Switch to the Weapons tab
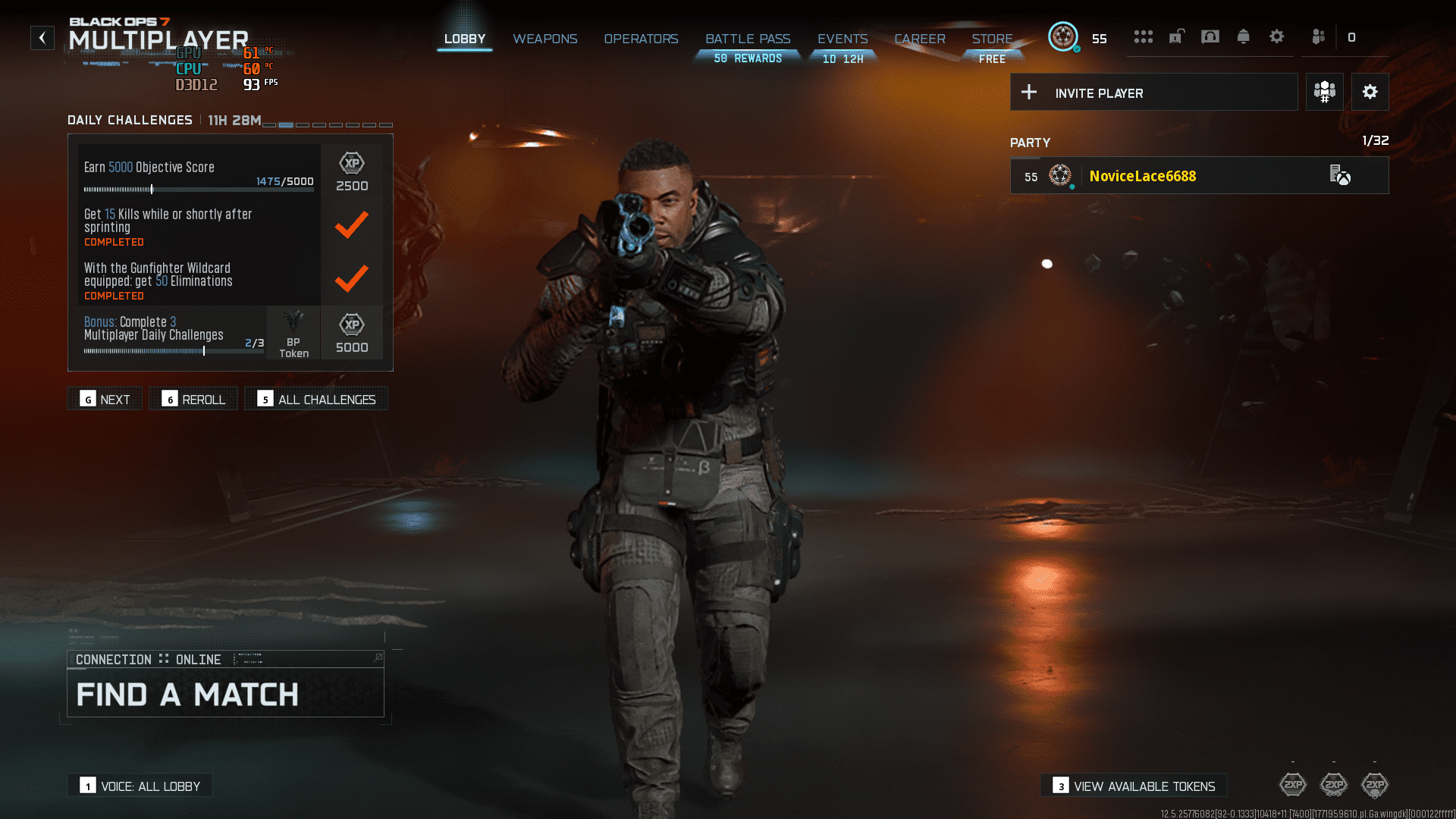The width and height of the screenshot is (1456, 819). click(x=545, y=39)
